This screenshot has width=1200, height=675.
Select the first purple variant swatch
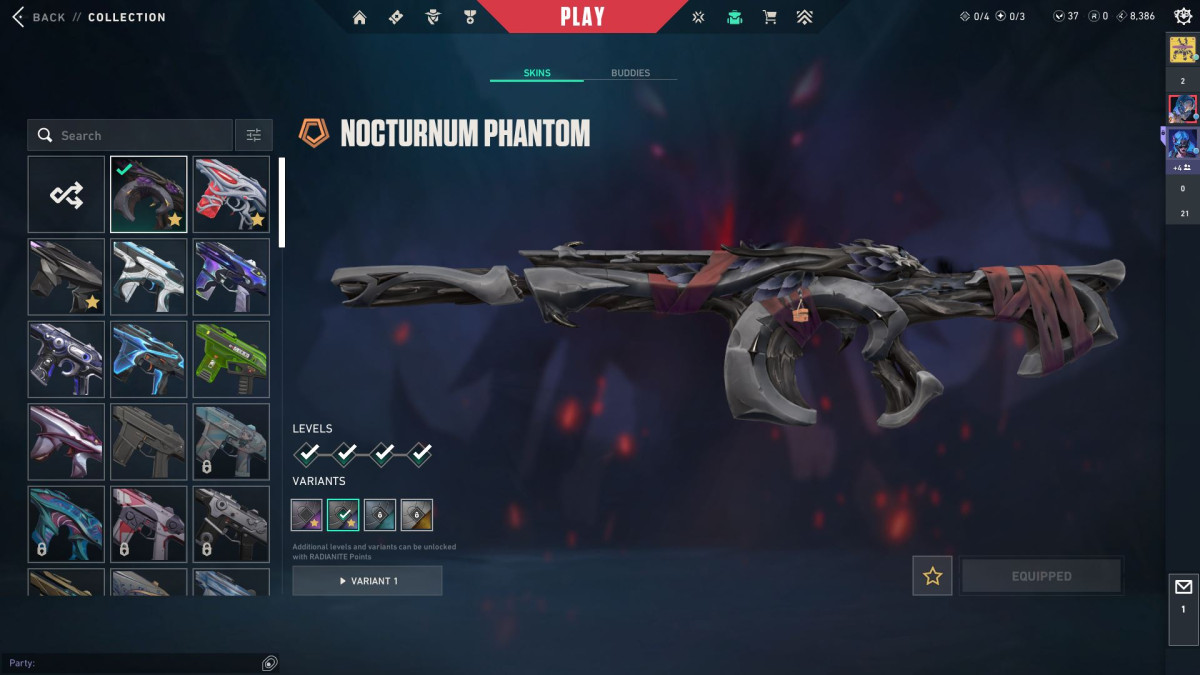click(307, 515)
